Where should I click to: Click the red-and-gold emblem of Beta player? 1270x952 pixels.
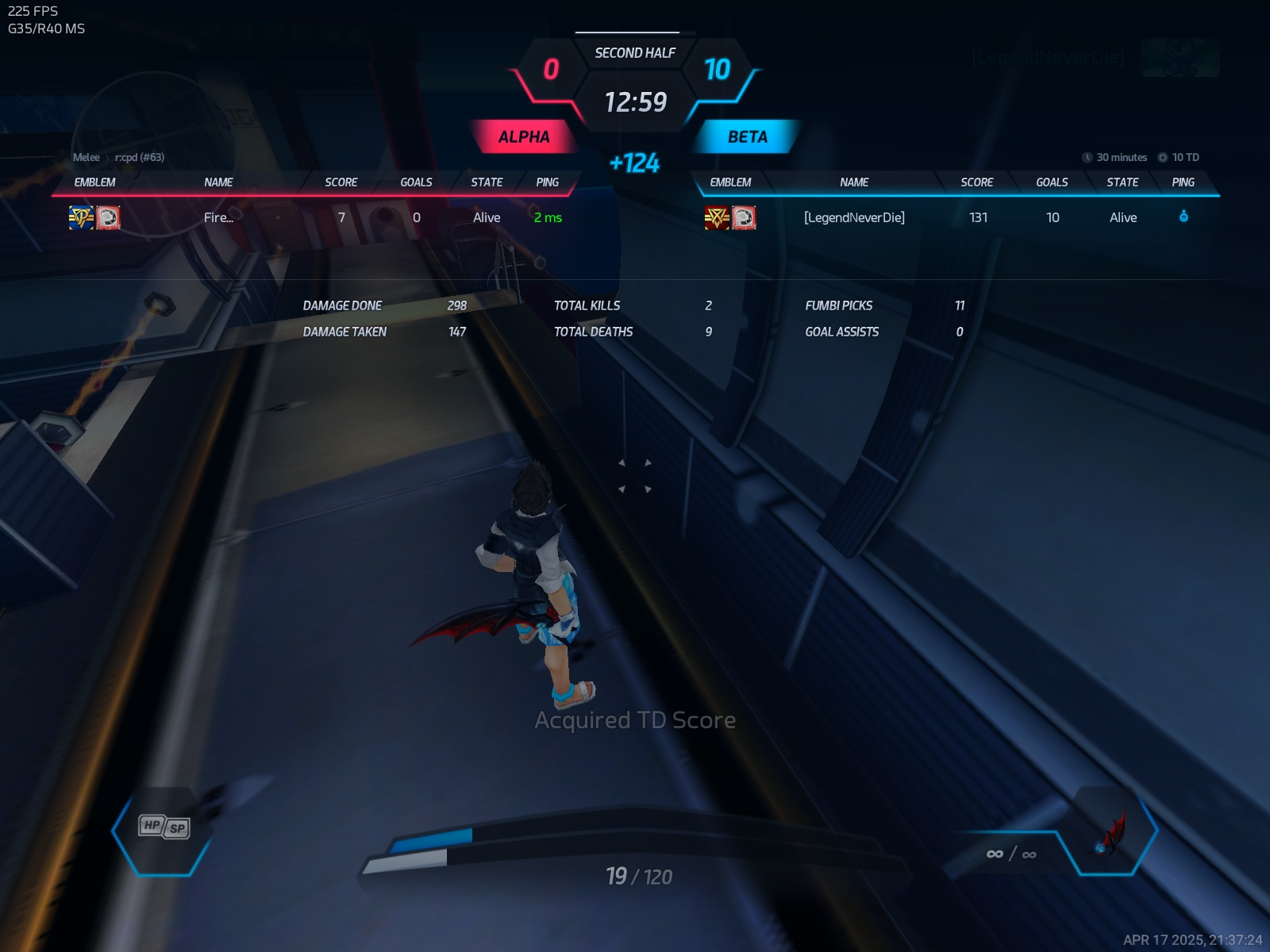point(717,217)
